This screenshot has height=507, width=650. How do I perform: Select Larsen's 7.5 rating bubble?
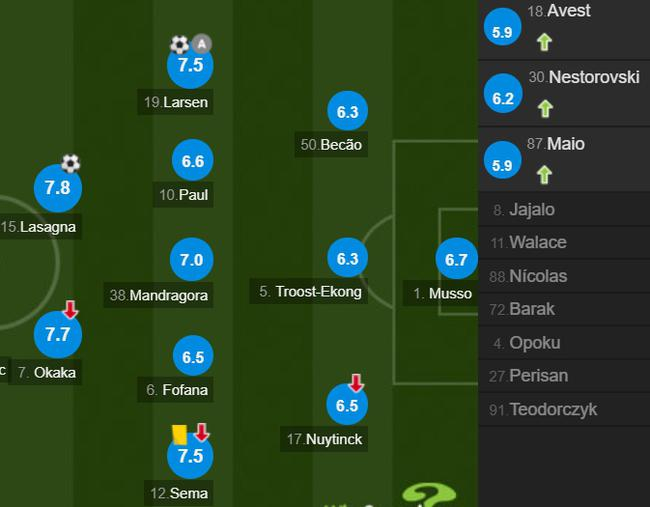click(x=190, y=66)
